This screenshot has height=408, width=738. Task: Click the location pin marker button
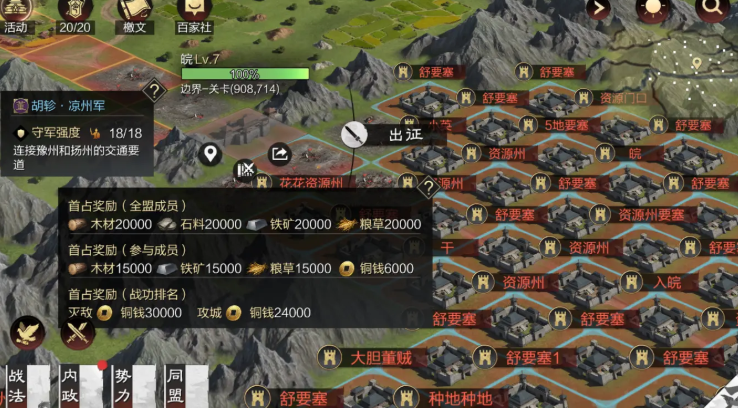pos(210,153)
